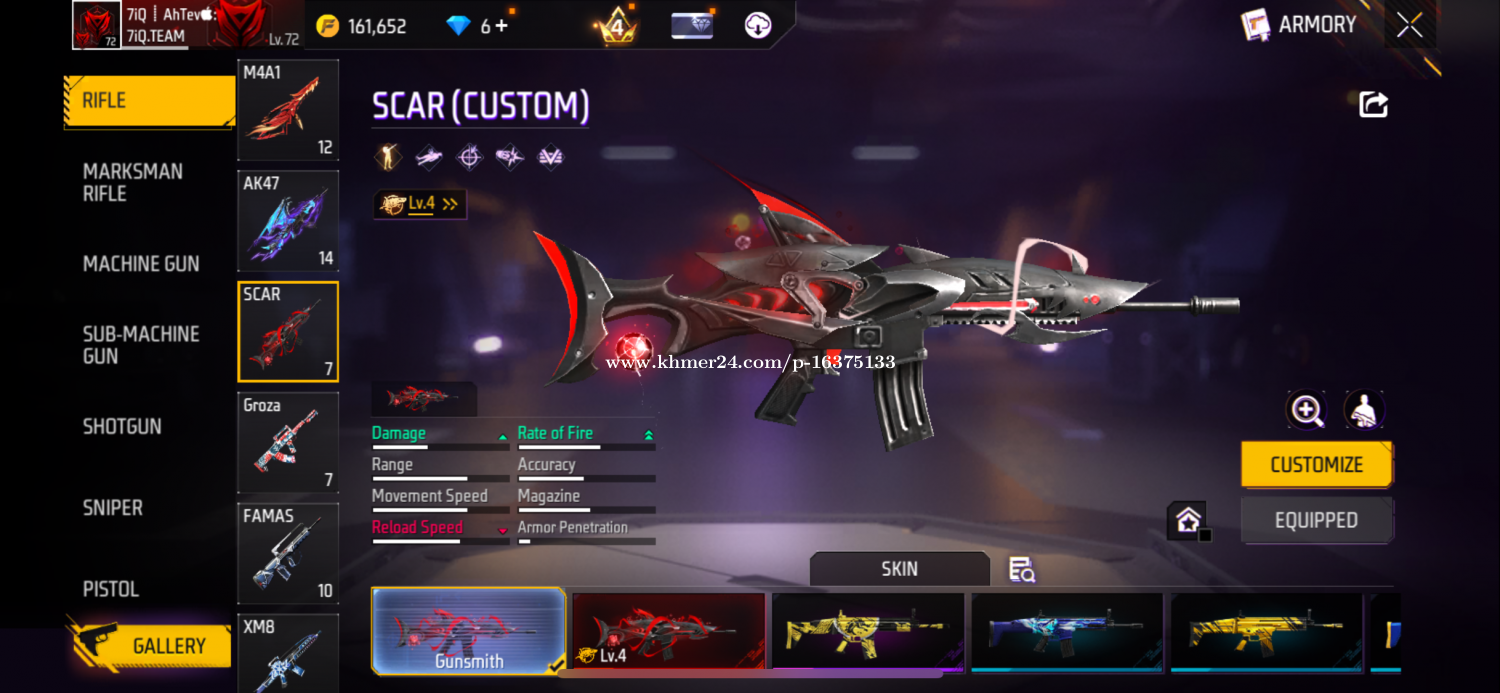Switch to the Sniper category
The image size is (1500, 693).
(113, 508)
